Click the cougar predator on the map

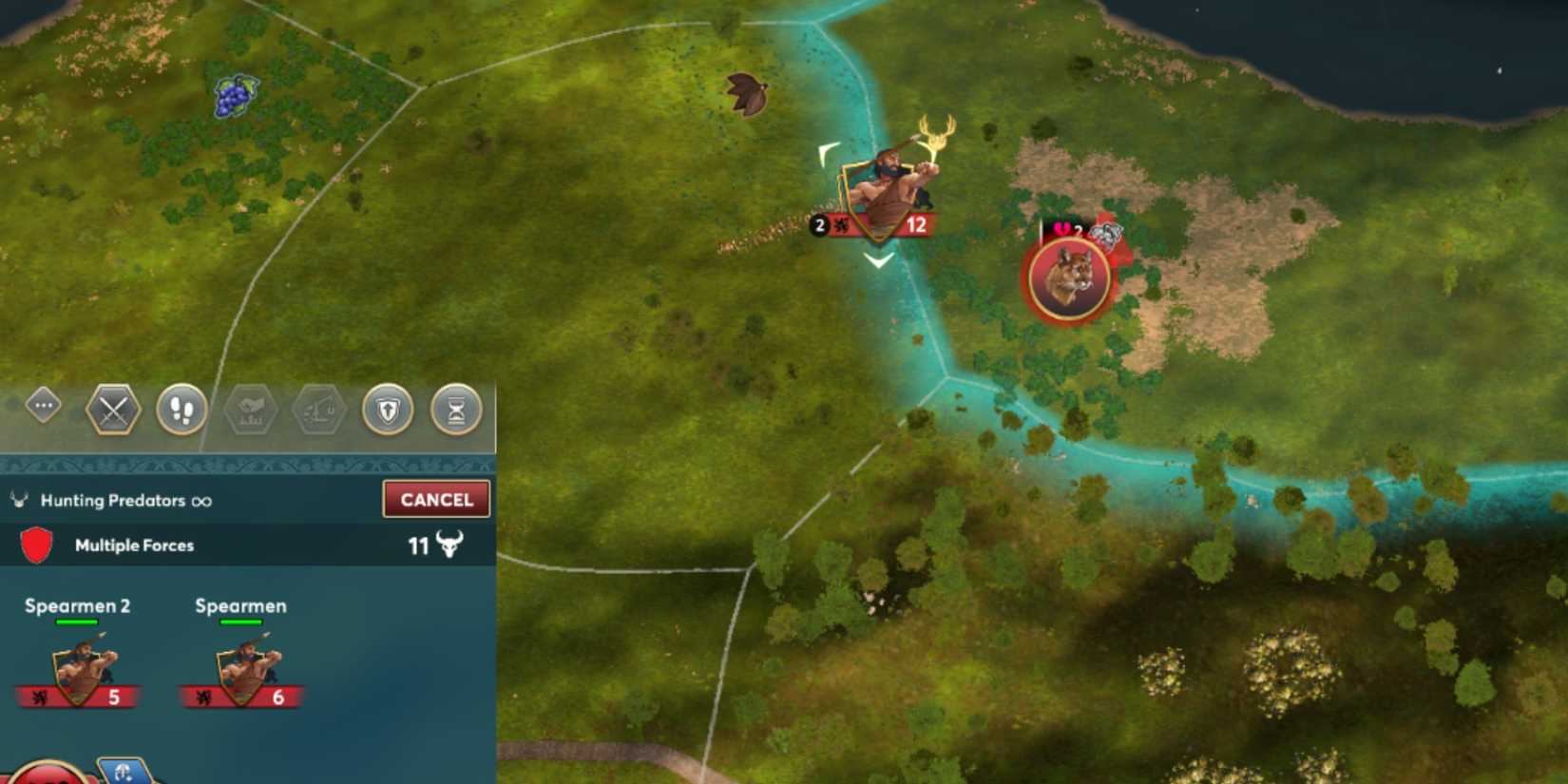1068,278
